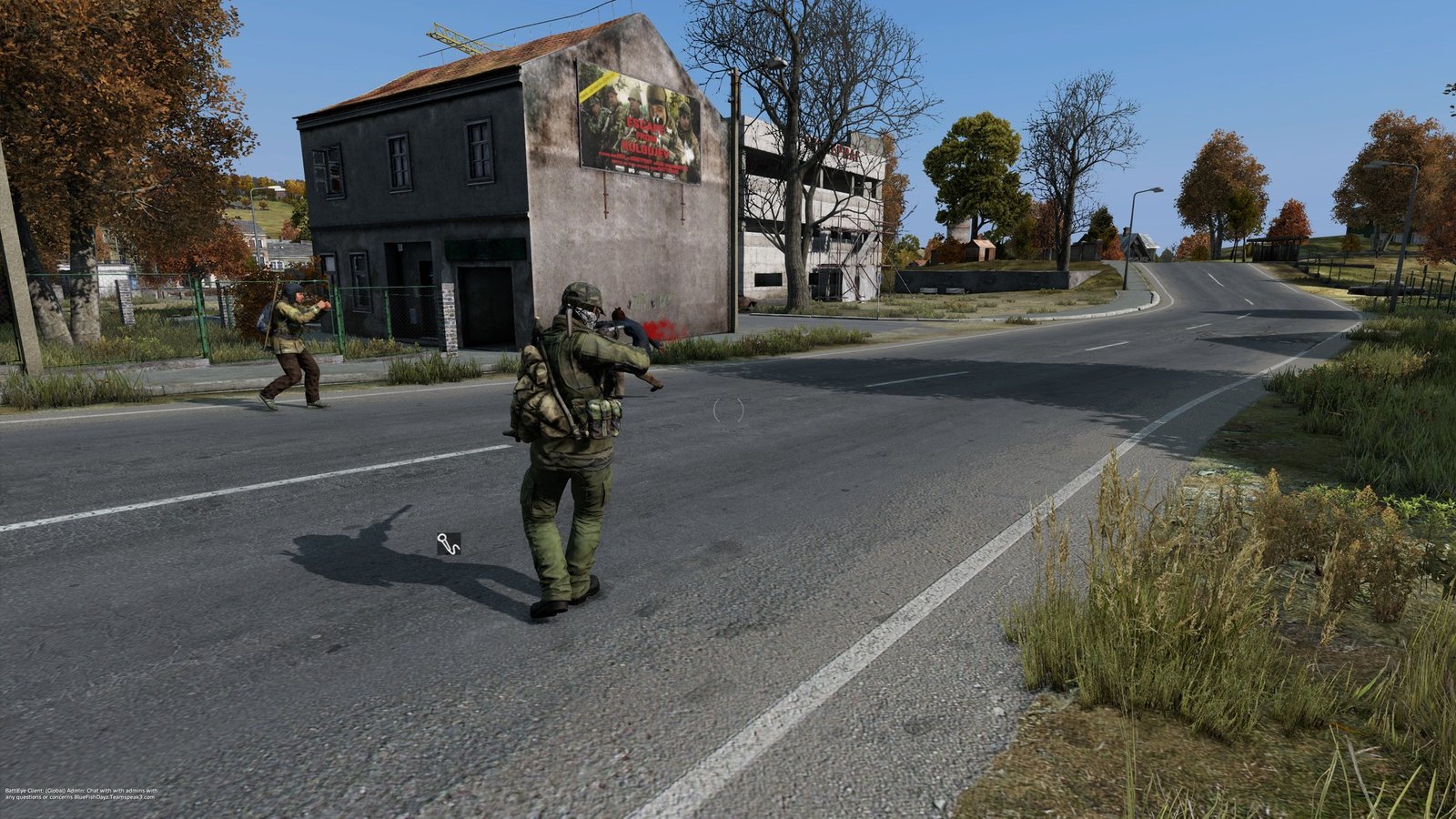
Task: Click the microphone voice chat icon
Action: coord(449,544)
